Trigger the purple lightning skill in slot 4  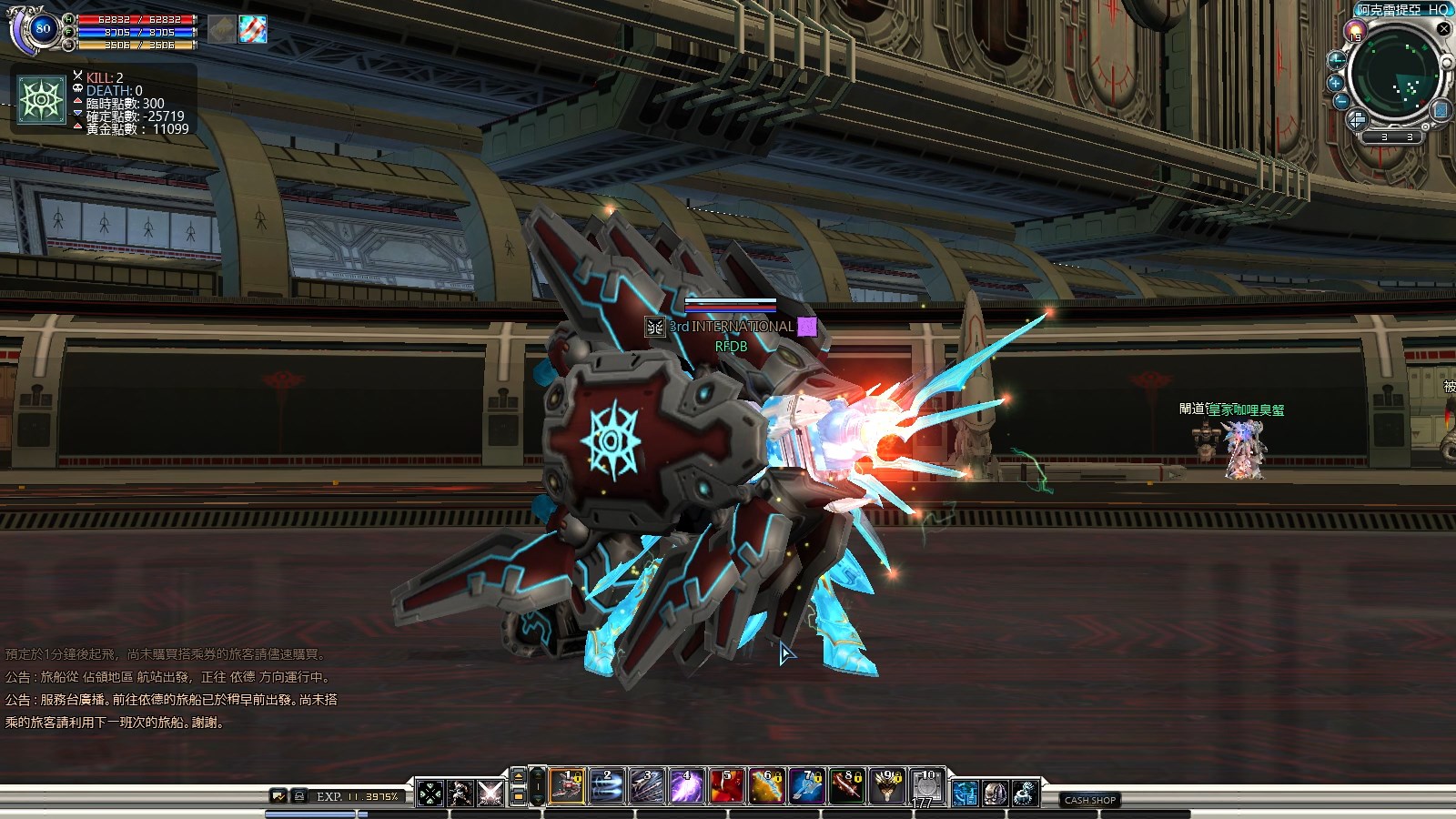click(687, 787)
